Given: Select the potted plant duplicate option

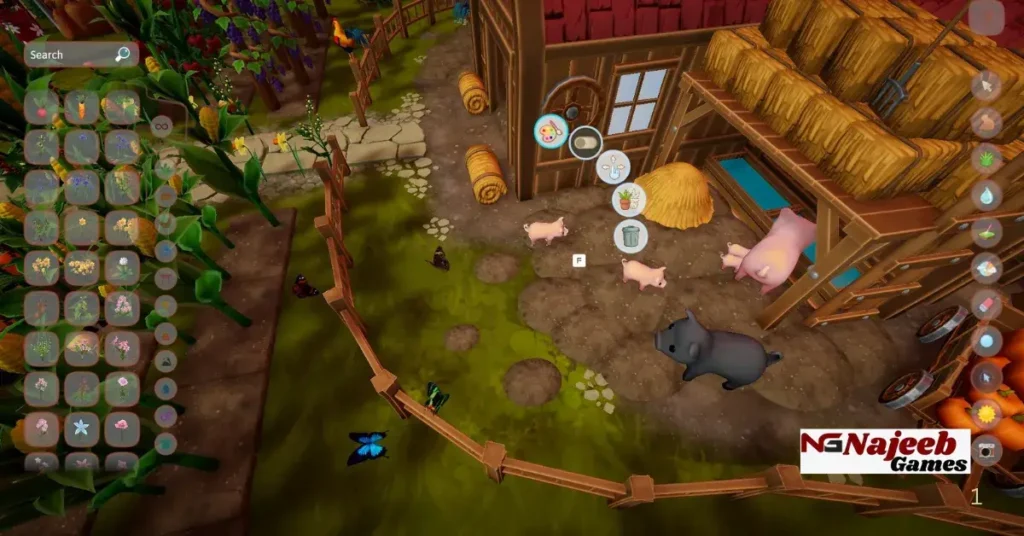Looking at the screenshot, I should (x=628, y=200).
